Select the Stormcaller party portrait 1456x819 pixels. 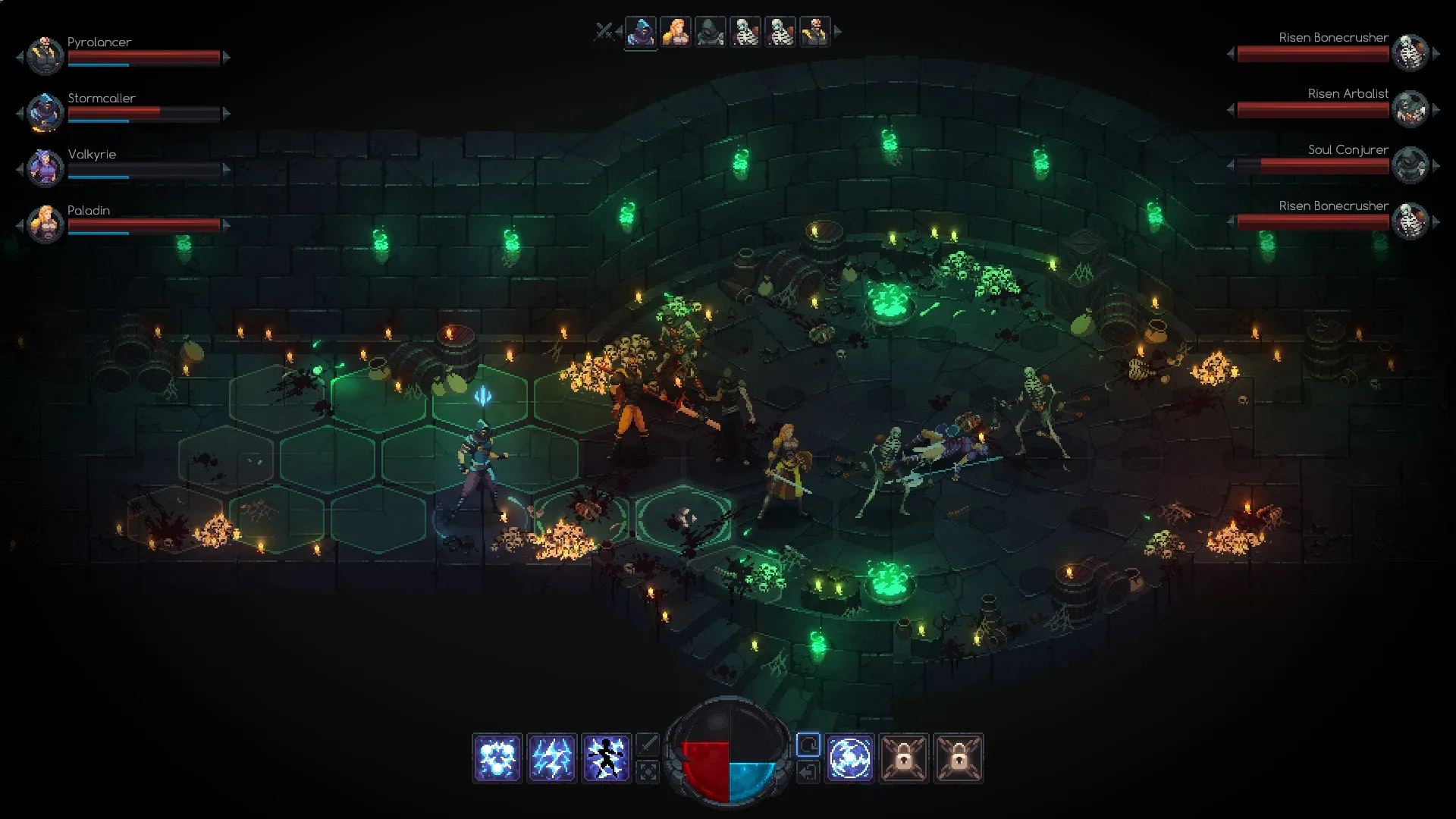coord(45,111)
